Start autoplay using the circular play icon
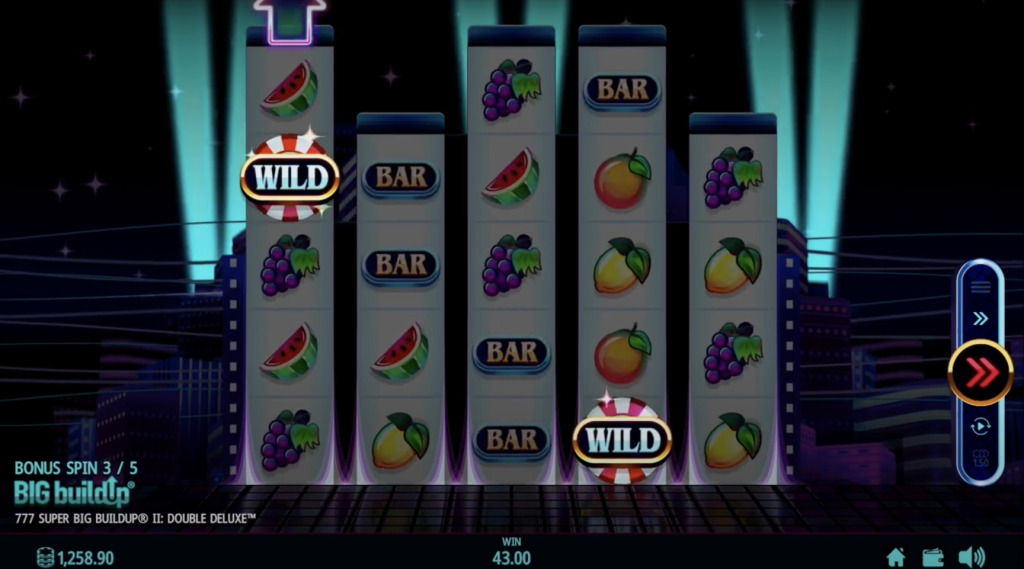 [980, 427]
